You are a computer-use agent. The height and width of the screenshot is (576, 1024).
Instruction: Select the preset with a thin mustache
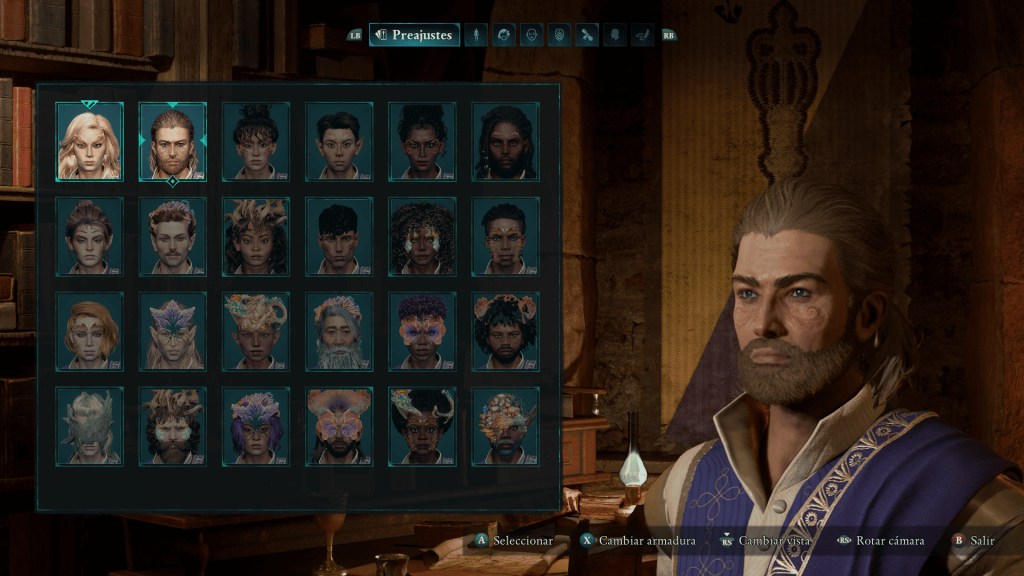tap(173, 236)
